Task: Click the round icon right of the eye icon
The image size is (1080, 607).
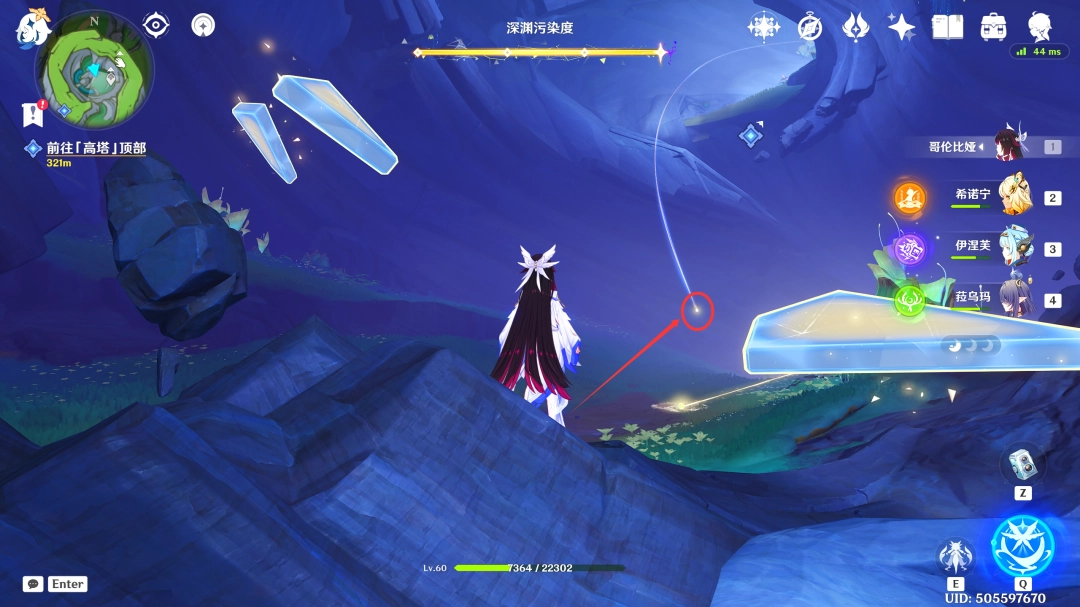Action: pyautogui.click(x=203, y=25)
